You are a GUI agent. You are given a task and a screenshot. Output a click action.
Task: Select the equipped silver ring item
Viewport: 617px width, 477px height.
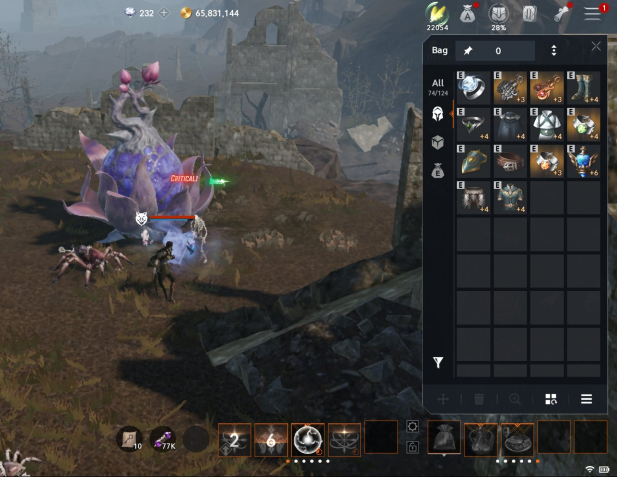474,87
